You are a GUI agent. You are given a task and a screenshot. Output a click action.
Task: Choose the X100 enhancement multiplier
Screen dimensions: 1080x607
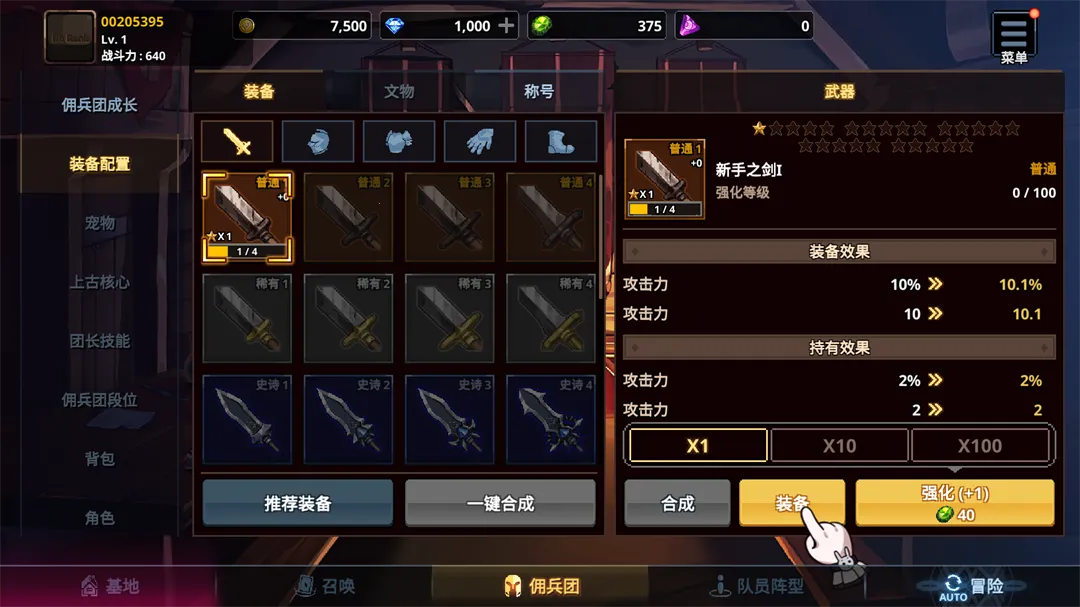pyautogui.click(x=979, y=446)
